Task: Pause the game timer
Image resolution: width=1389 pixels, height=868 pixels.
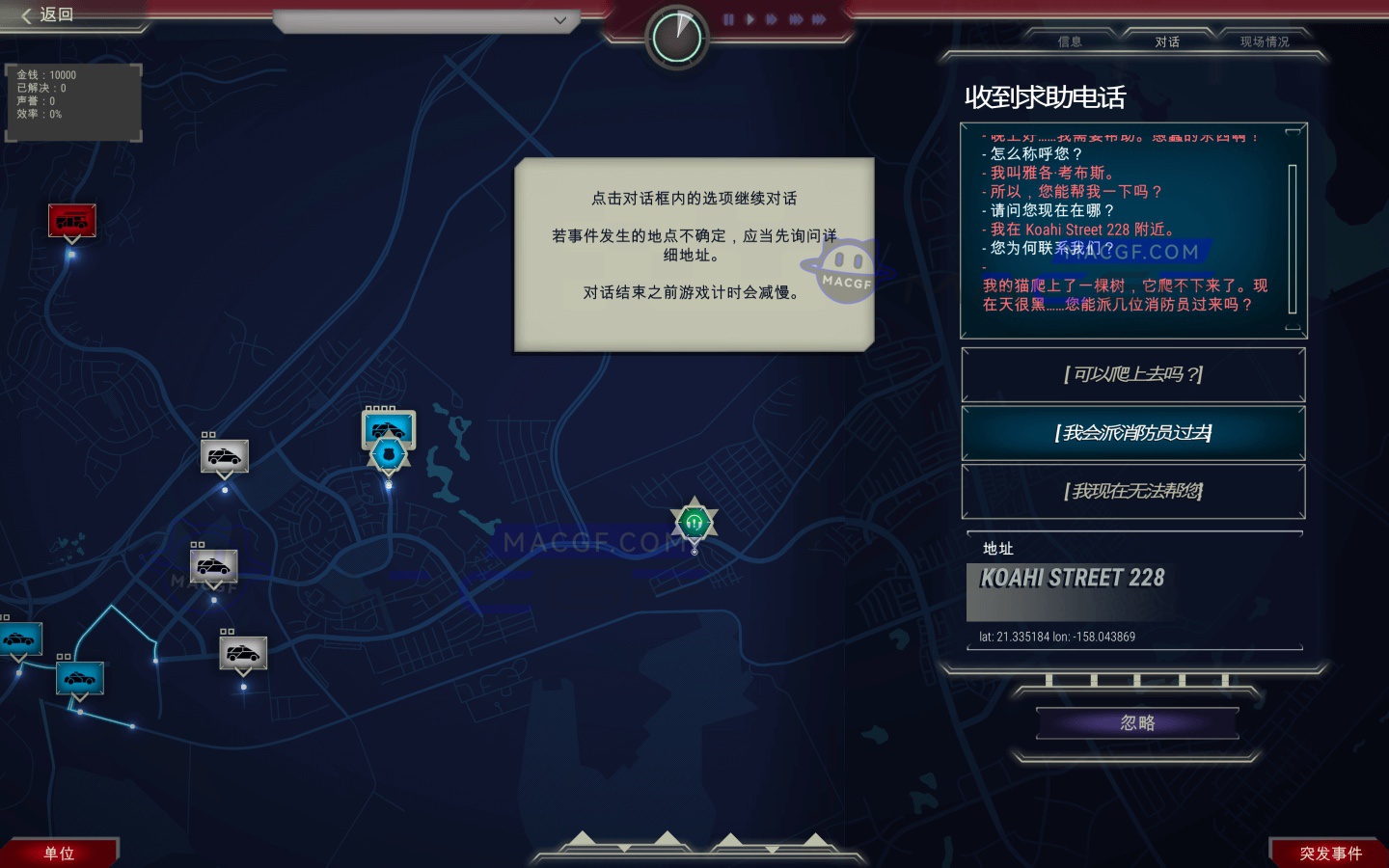Action: (729, 18)
